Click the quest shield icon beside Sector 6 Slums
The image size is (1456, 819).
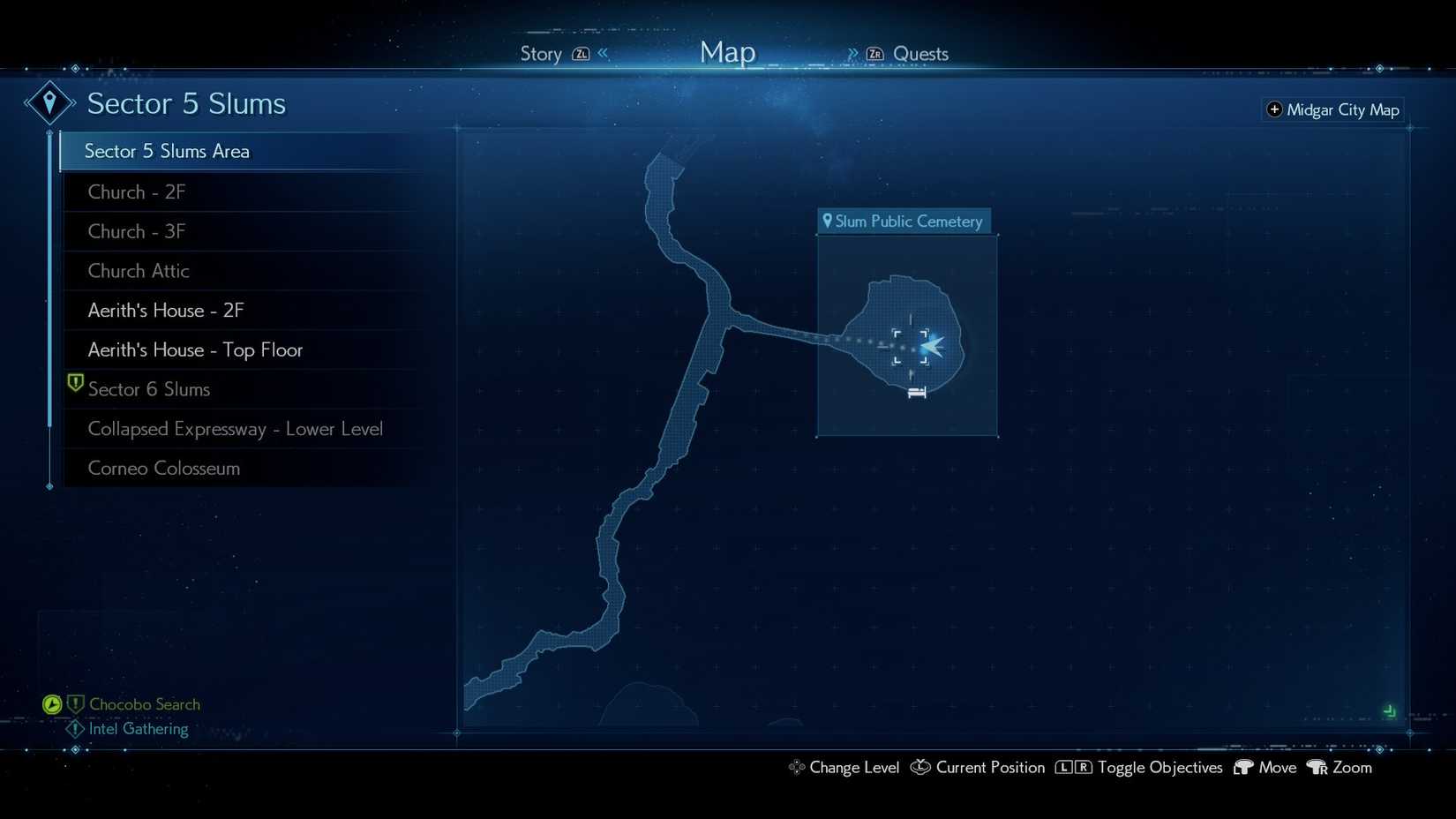click(x=74, y=383)
